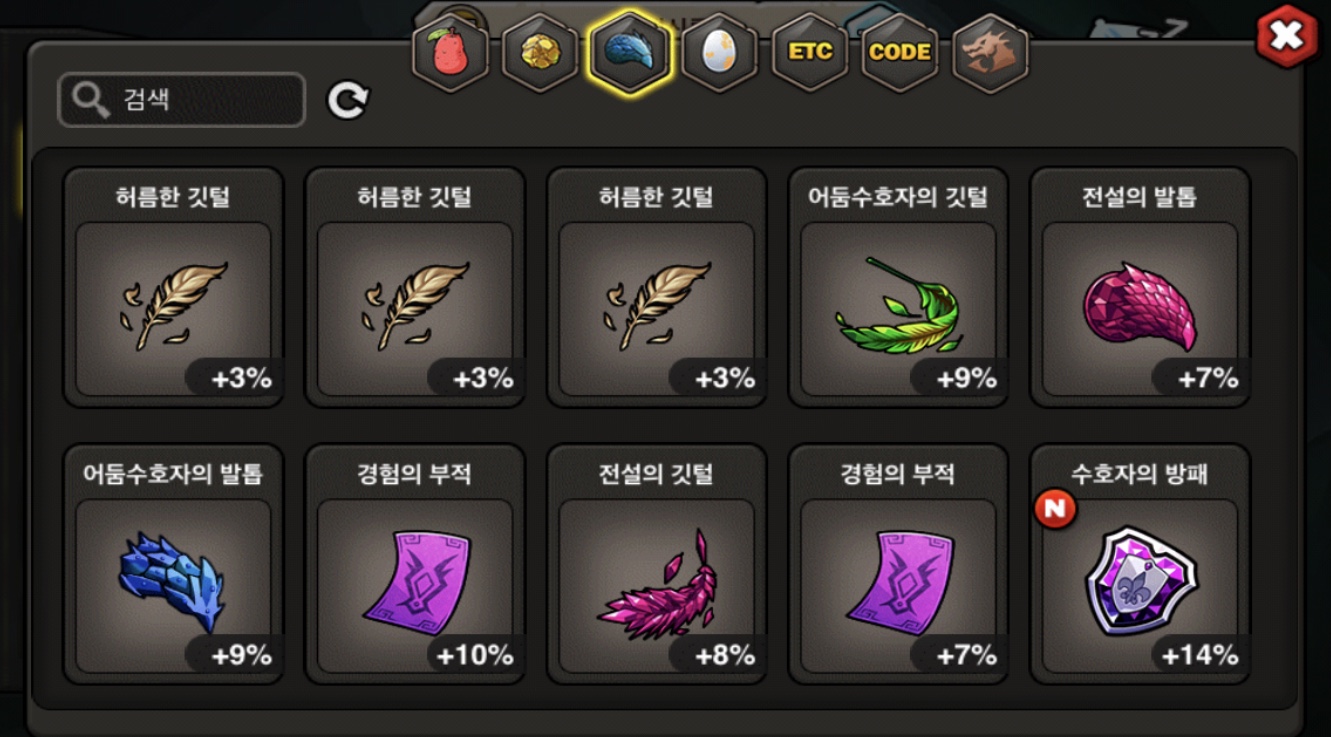The width and height of the screenshot is (1331, 737).
Task: Refresh the item list with the circular arrow
Action: click(x=348, y=100)
